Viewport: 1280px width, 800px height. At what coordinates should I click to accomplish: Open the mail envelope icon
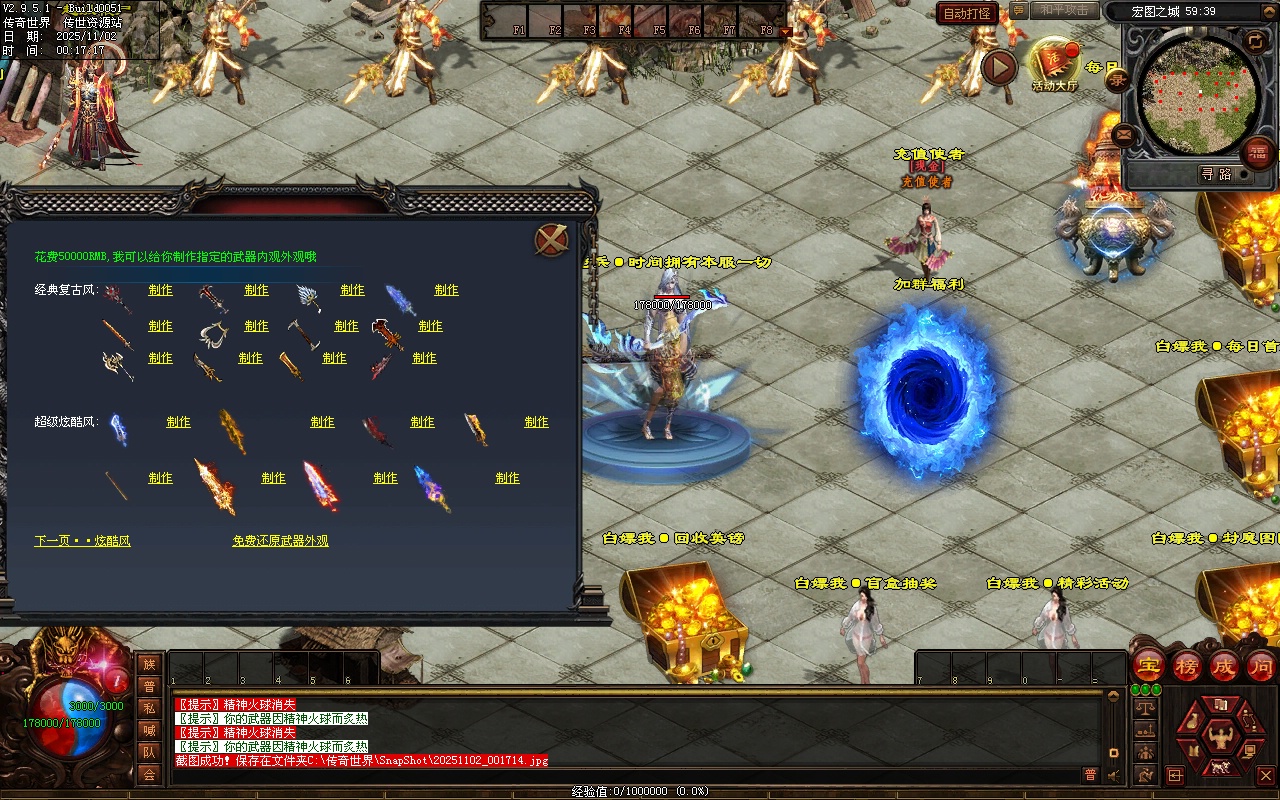coord(1124,134)
